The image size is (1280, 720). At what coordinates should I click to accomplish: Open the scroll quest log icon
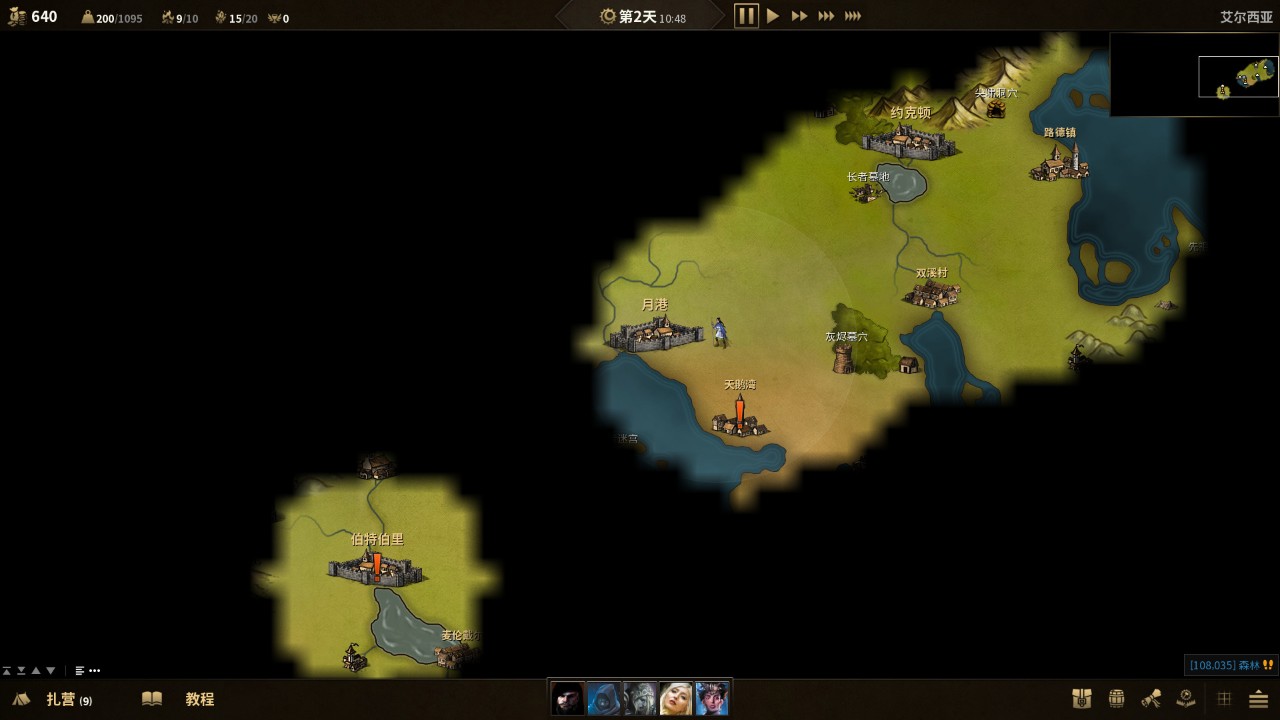1151,699
